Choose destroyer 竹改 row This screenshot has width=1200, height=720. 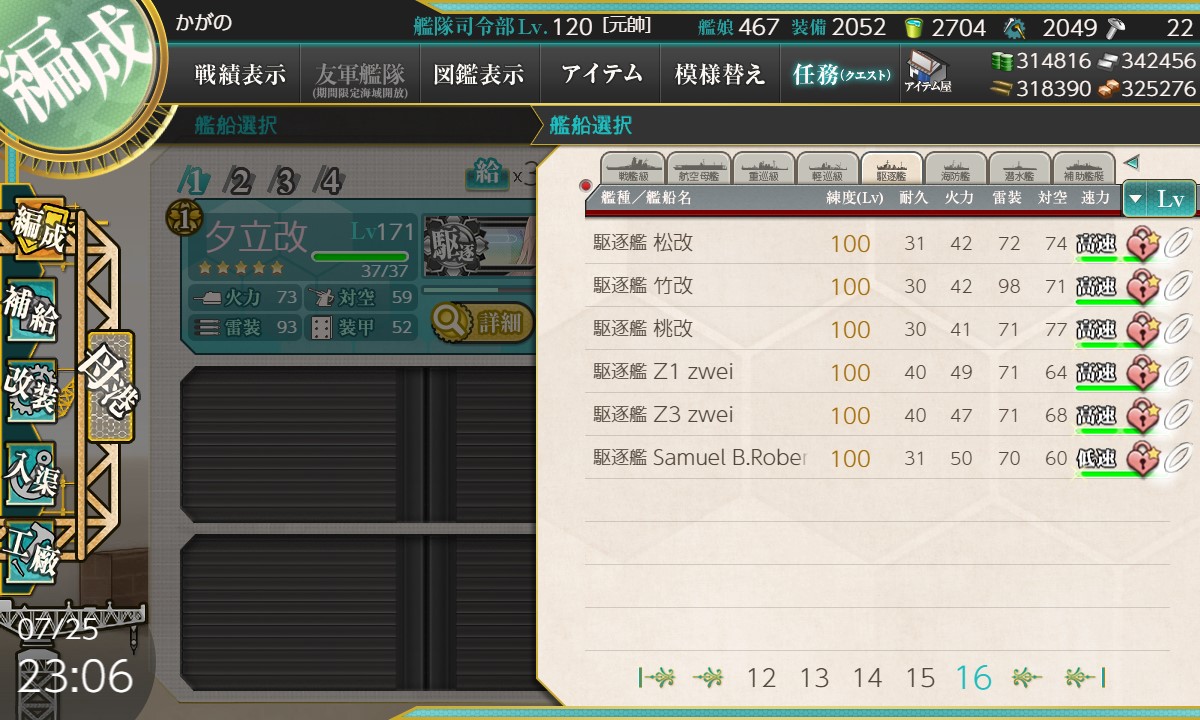(x=700, y=286)
